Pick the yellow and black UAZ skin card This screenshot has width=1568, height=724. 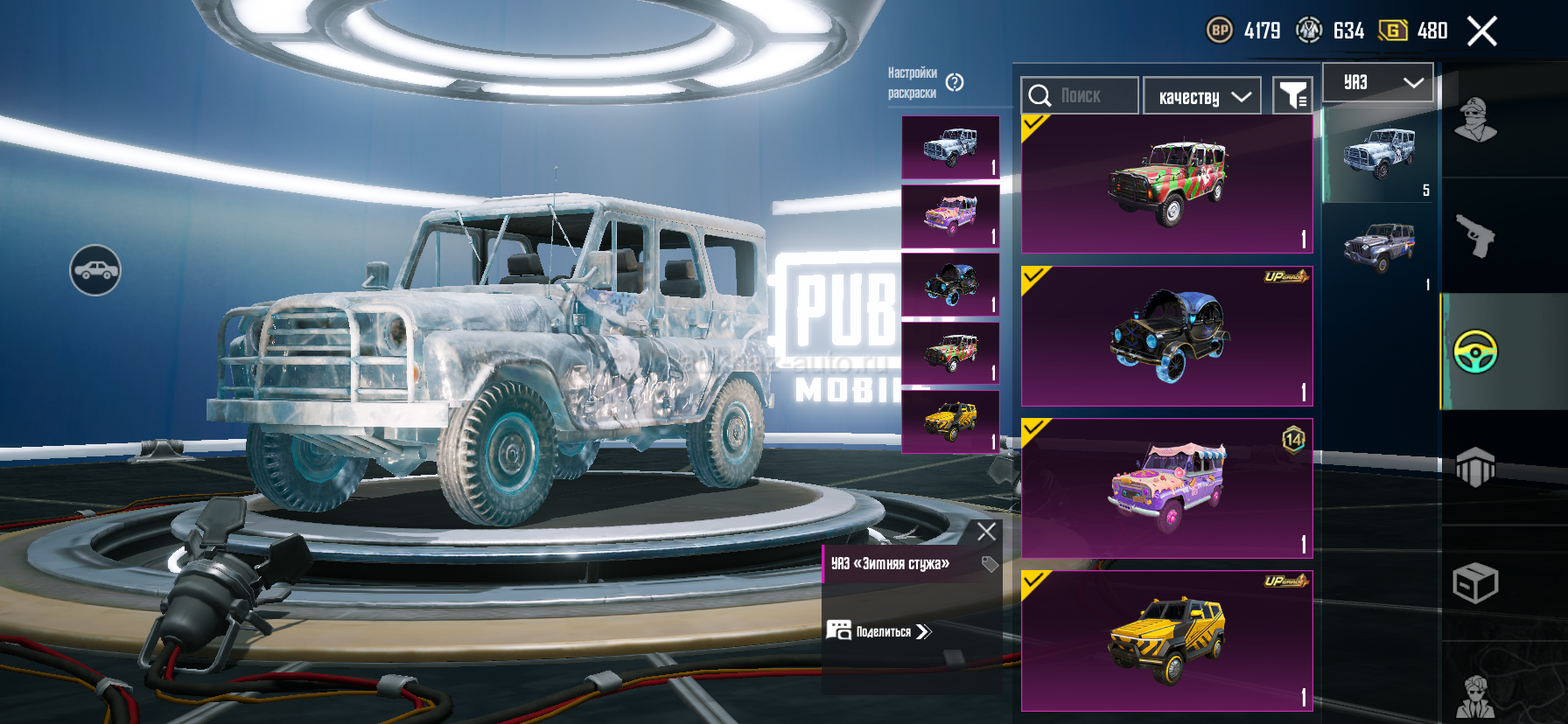coord(1166,640)
